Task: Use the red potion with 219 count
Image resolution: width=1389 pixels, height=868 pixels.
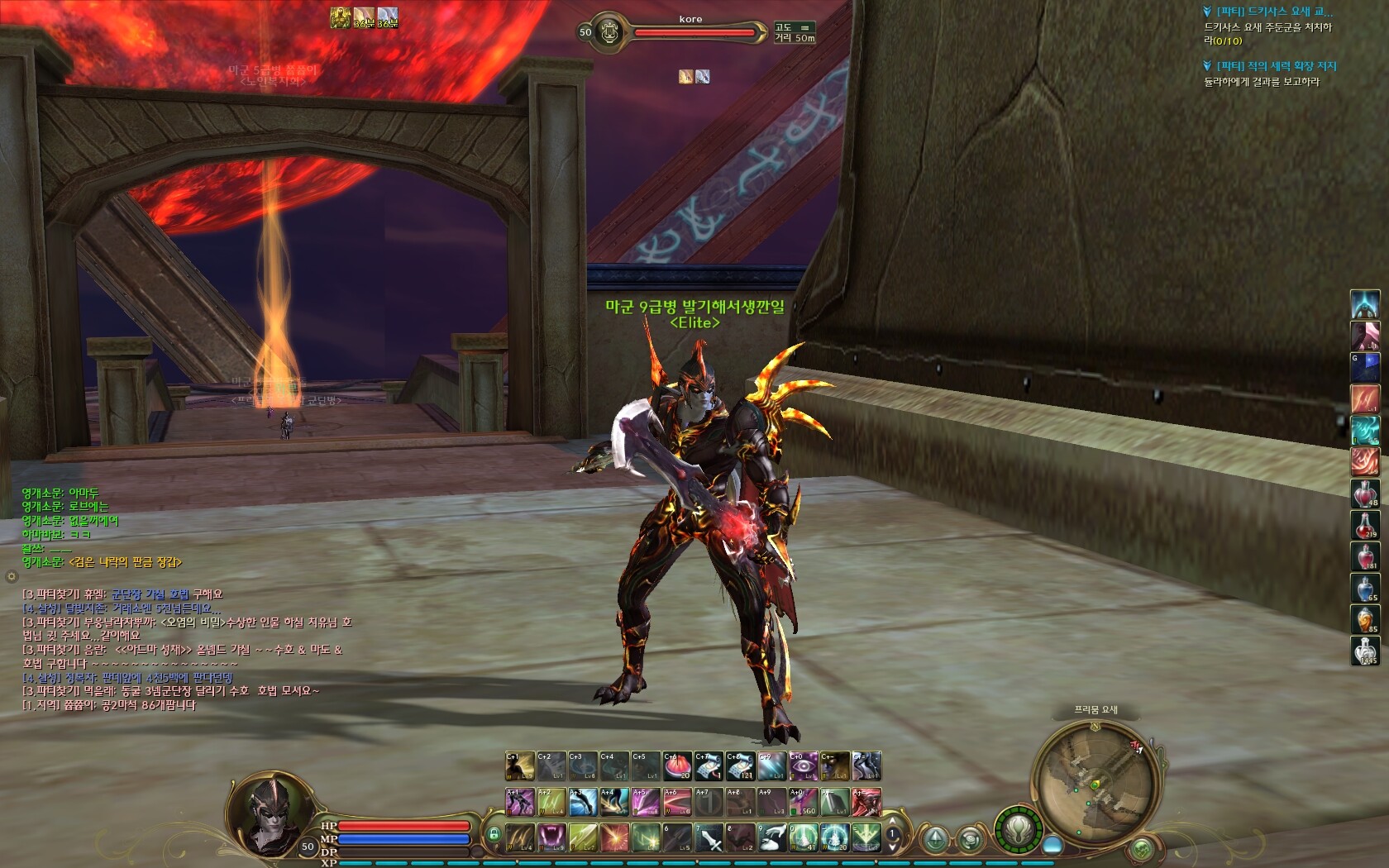Action: point(1364,525)
